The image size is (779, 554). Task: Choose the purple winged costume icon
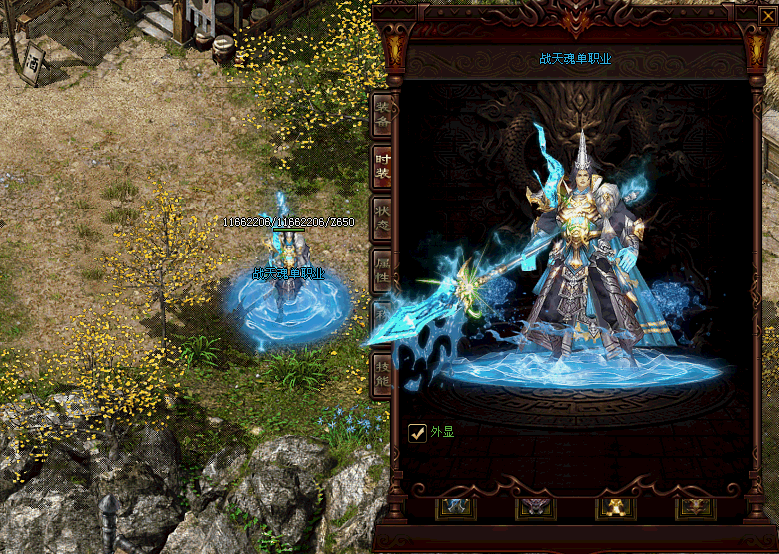pyautogui.click(x=536, y=508)
